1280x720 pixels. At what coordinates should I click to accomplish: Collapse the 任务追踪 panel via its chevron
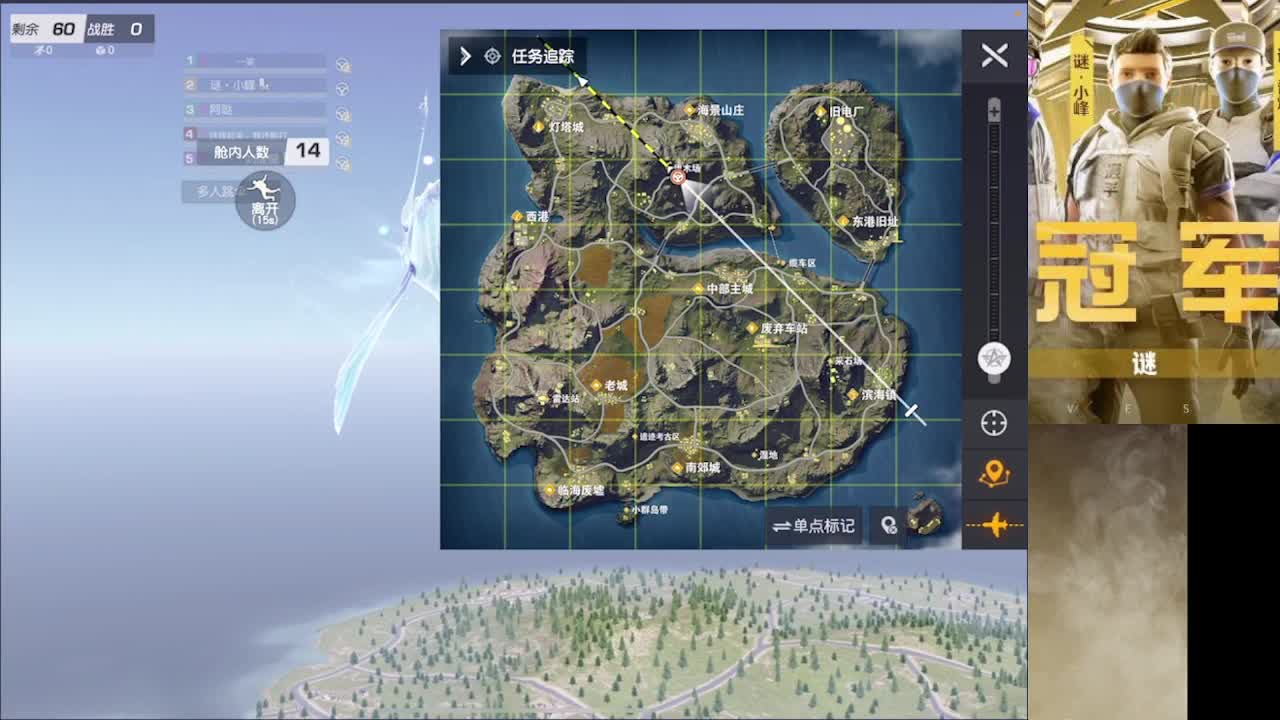tap(463, 56)
